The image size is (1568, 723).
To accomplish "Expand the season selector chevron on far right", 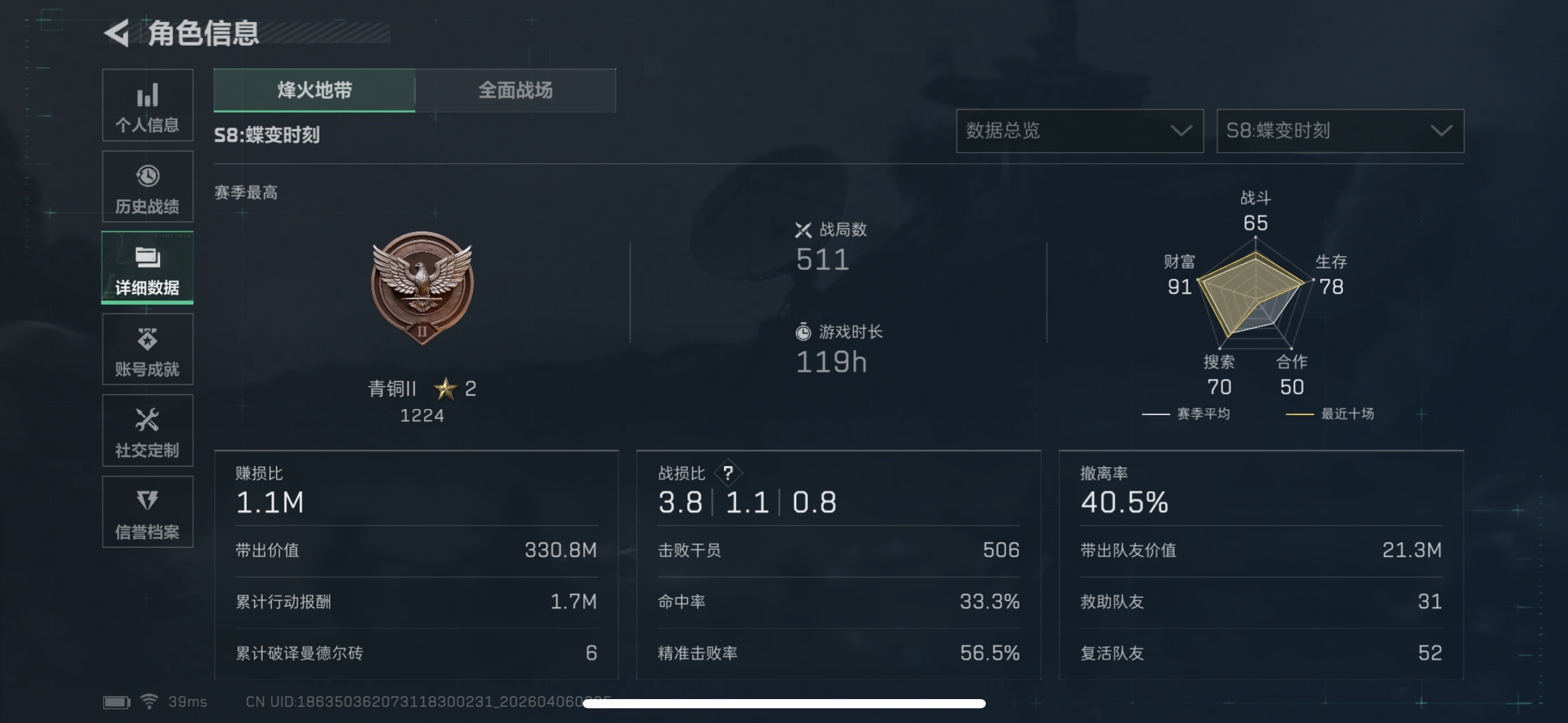I will pos(1443,131).
